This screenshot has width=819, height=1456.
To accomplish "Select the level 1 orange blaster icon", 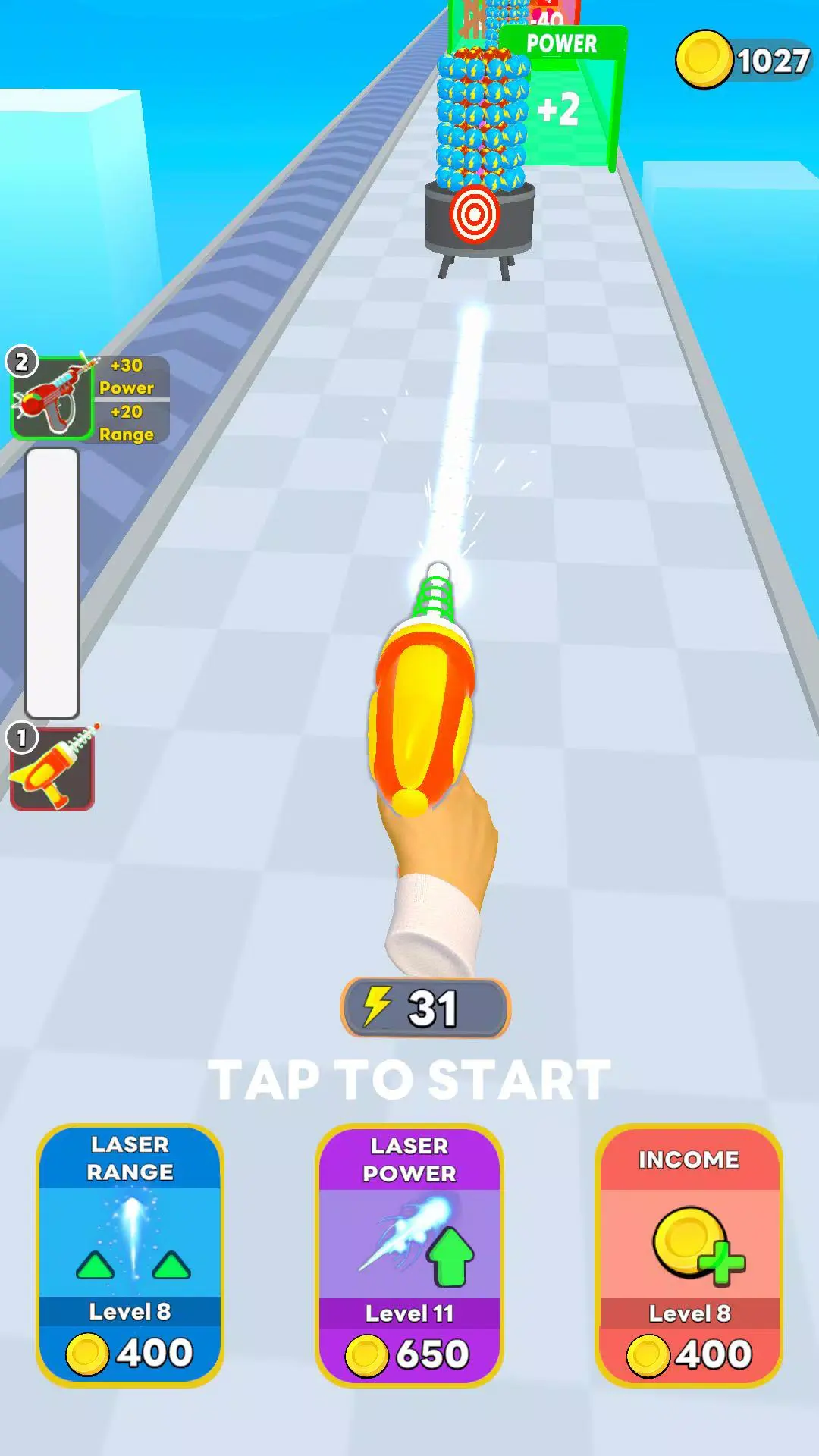I will click(x=52, y=769).
